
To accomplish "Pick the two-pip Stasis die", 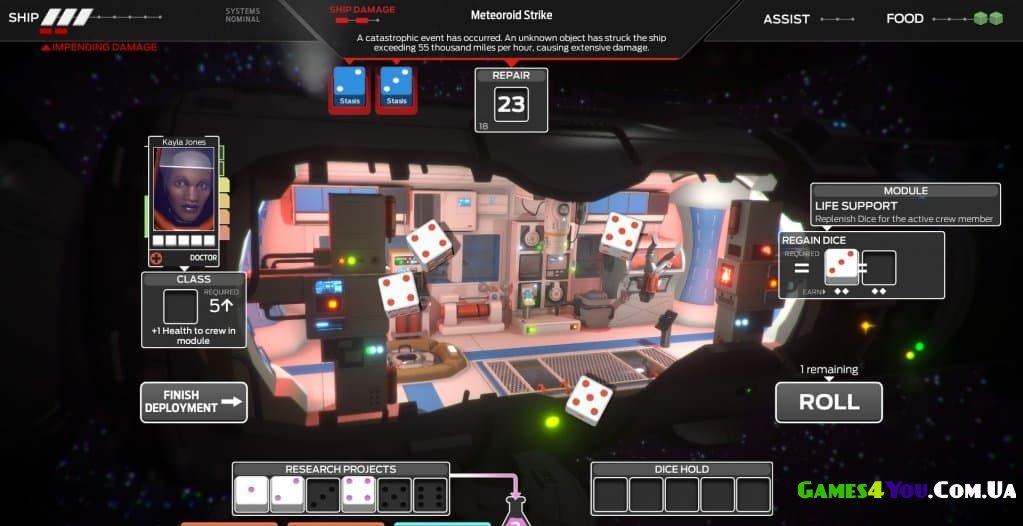I will [352, 86].
